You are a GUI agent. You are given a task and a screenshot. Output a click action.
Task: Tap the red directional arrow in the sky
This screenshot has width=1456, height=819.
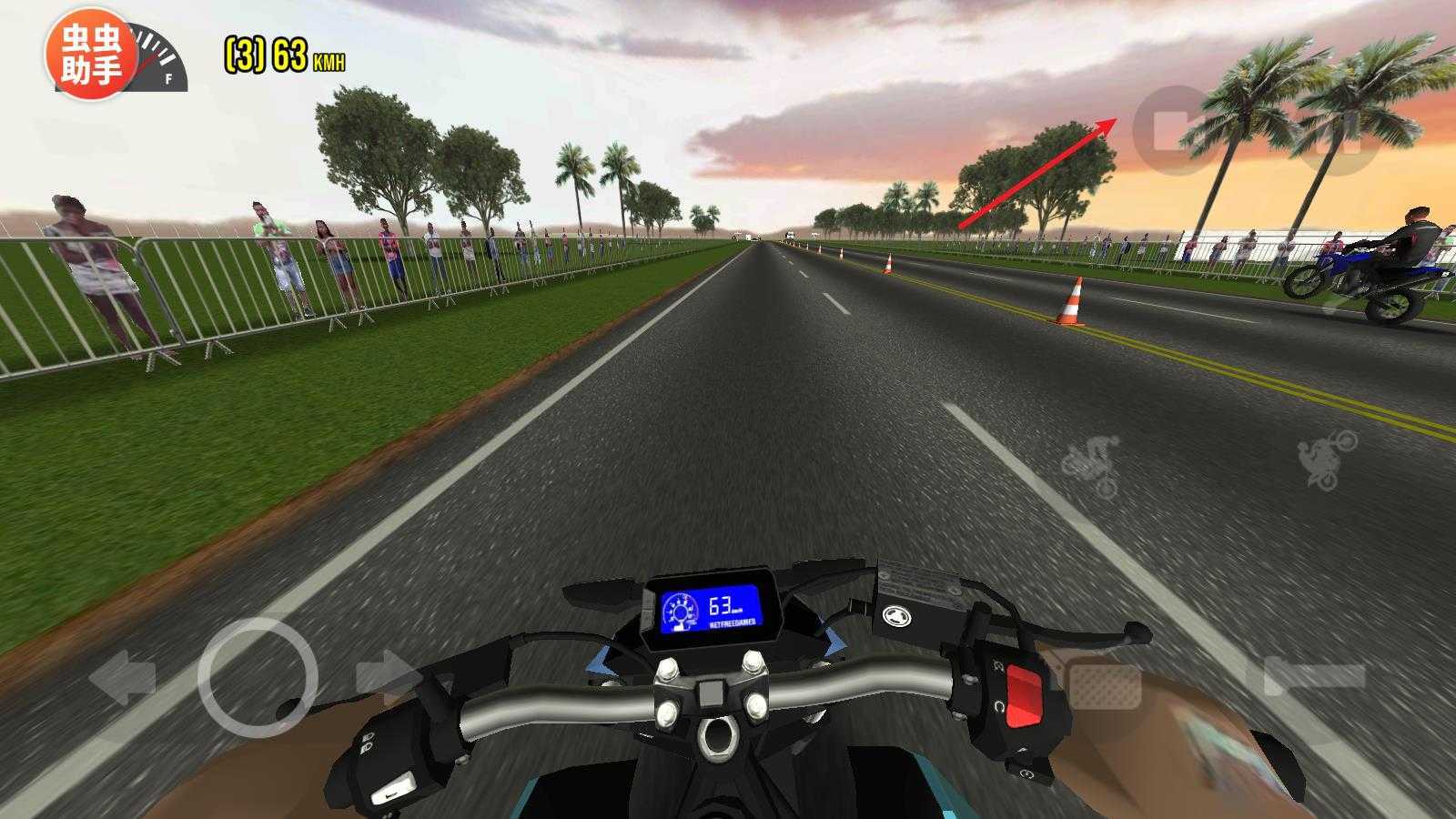1037,173
